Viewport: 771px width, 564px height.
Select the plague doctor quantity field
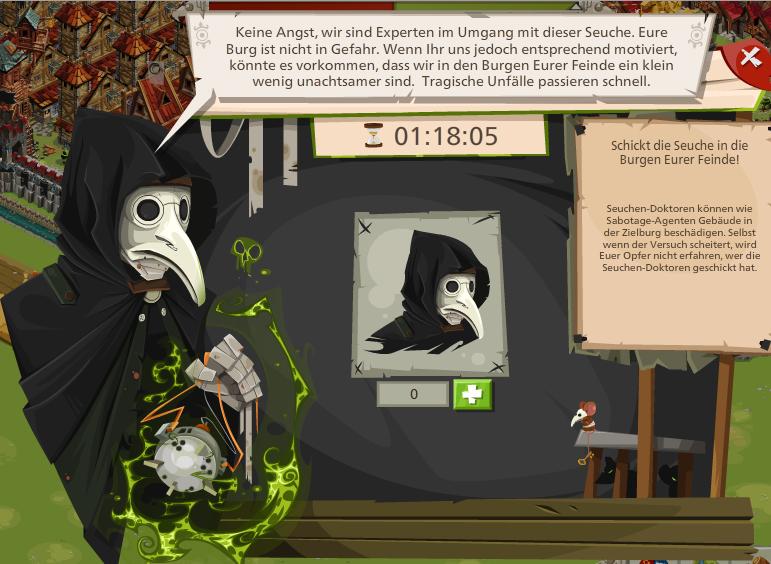413,394
